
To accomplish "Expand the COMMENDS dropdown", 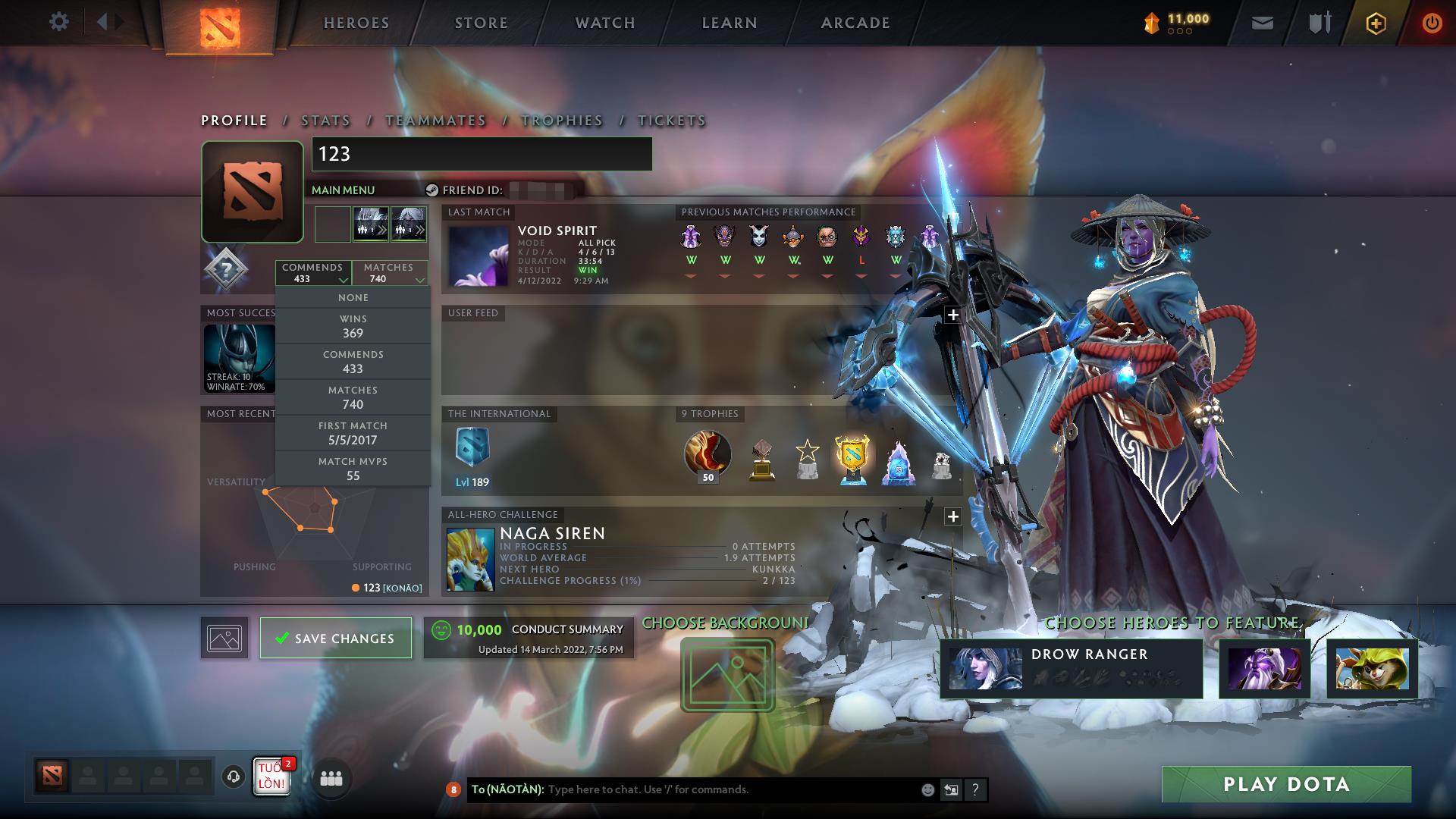I will point(313,272).
